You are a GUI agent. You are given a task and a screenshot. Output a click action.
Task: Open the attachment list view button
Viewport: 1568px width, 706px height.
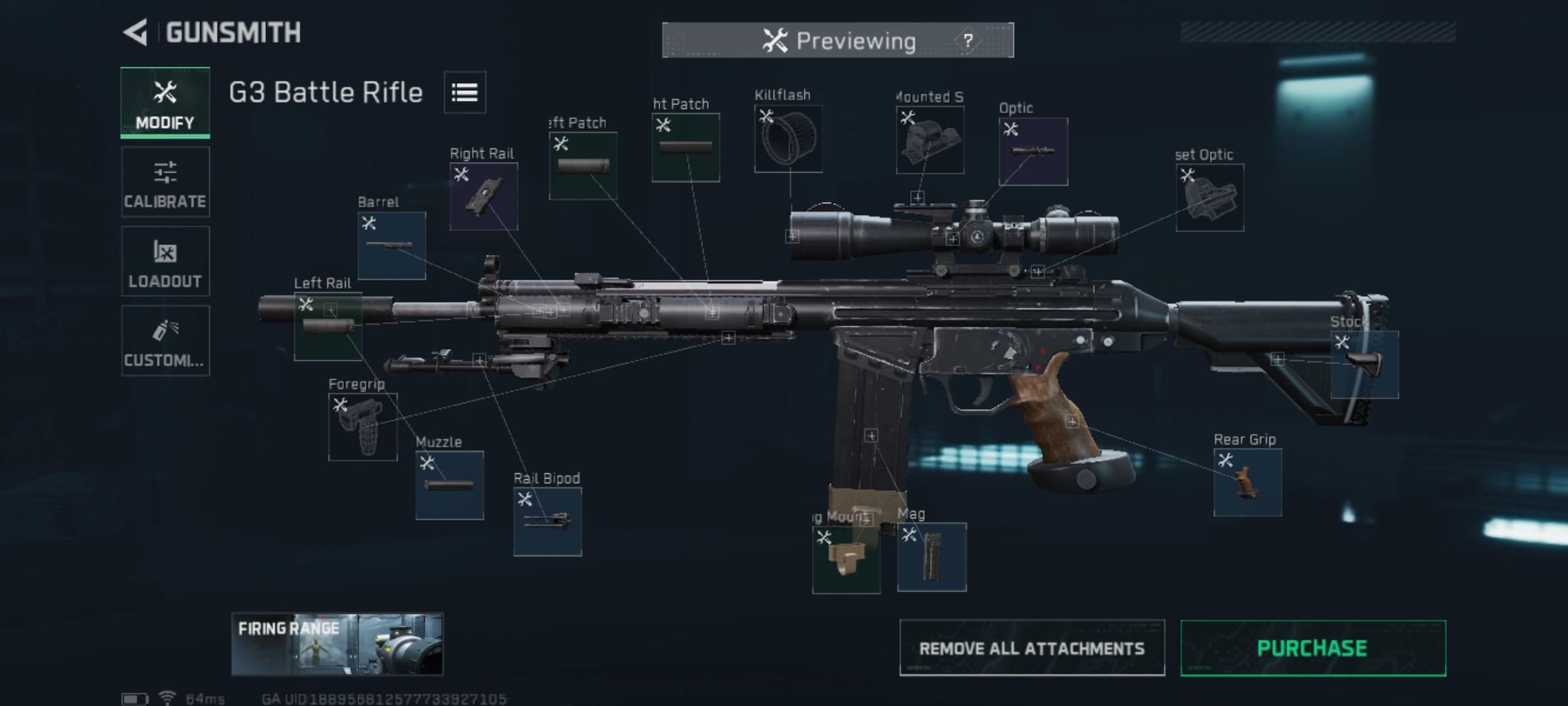point(465,92)
